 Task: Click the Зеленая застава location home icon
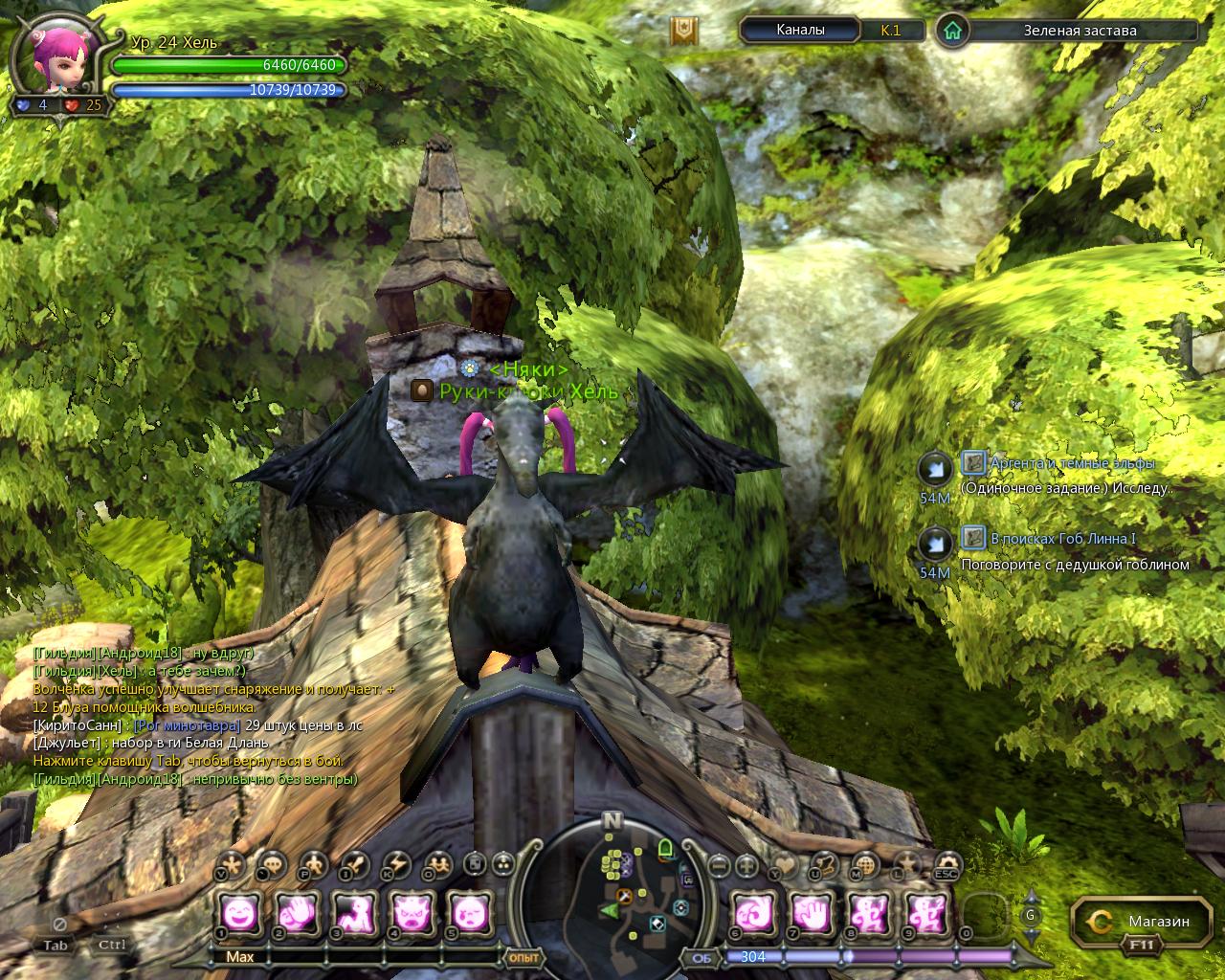951,31
